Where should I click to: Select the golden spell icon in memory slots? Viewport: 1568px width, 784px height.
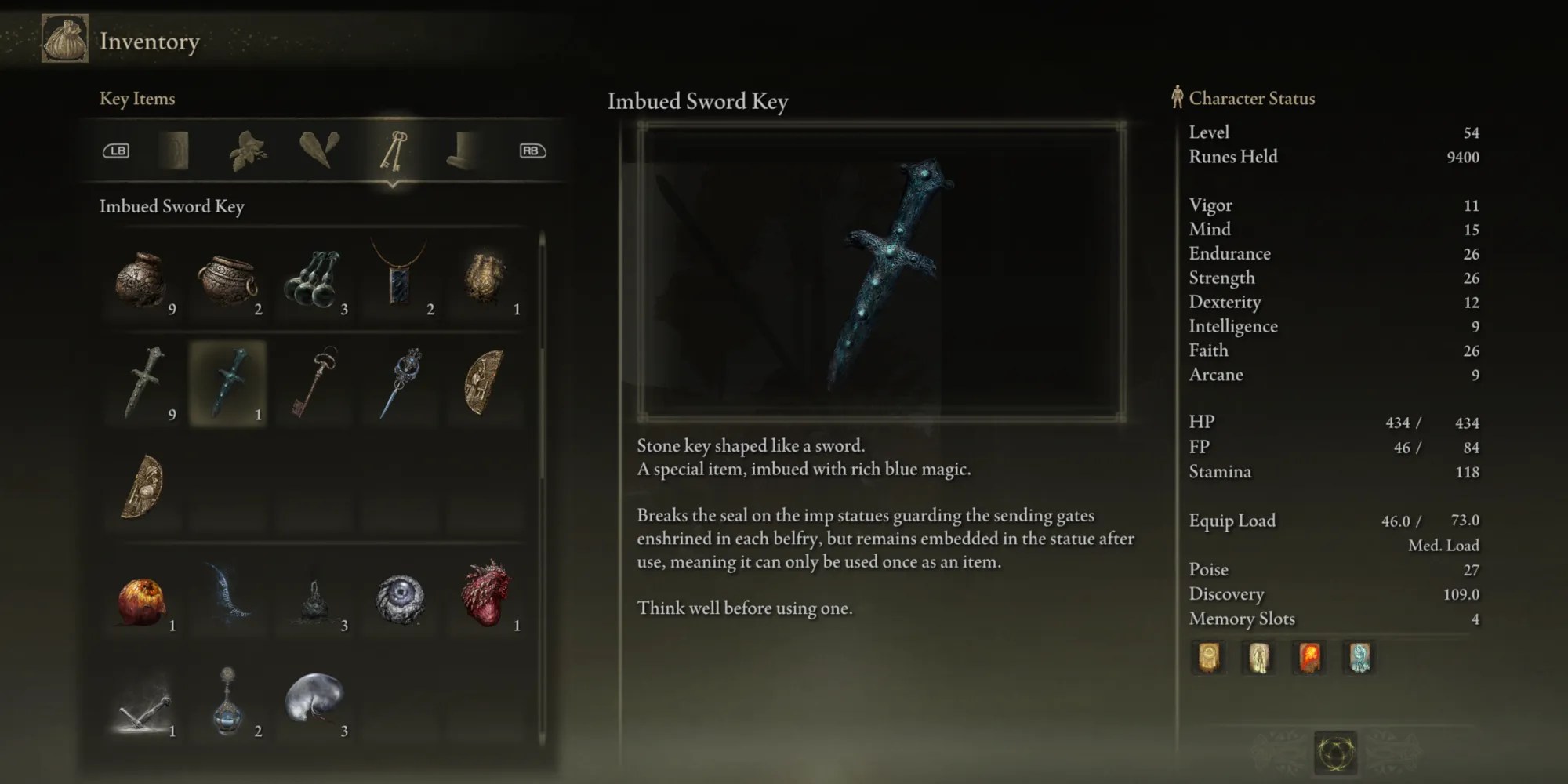click(1208, 659)
